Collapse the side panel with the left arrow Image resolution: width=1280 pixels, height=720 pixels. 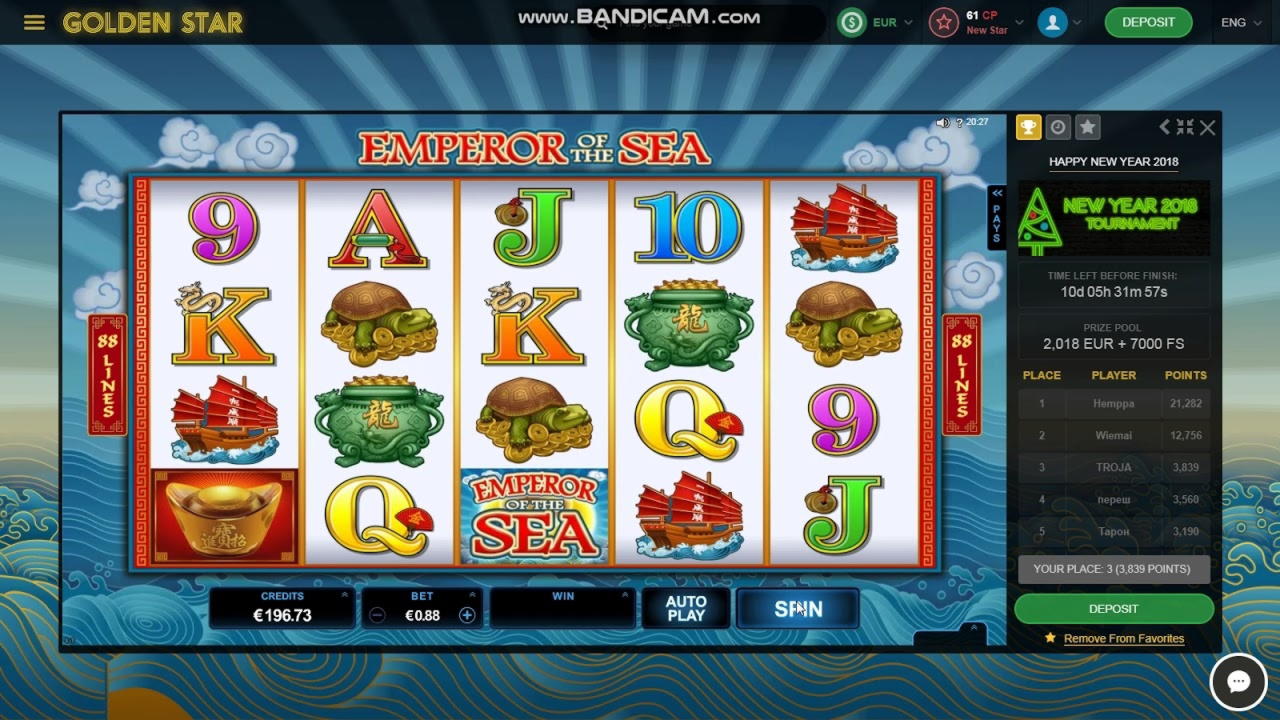pos(1164,127)
